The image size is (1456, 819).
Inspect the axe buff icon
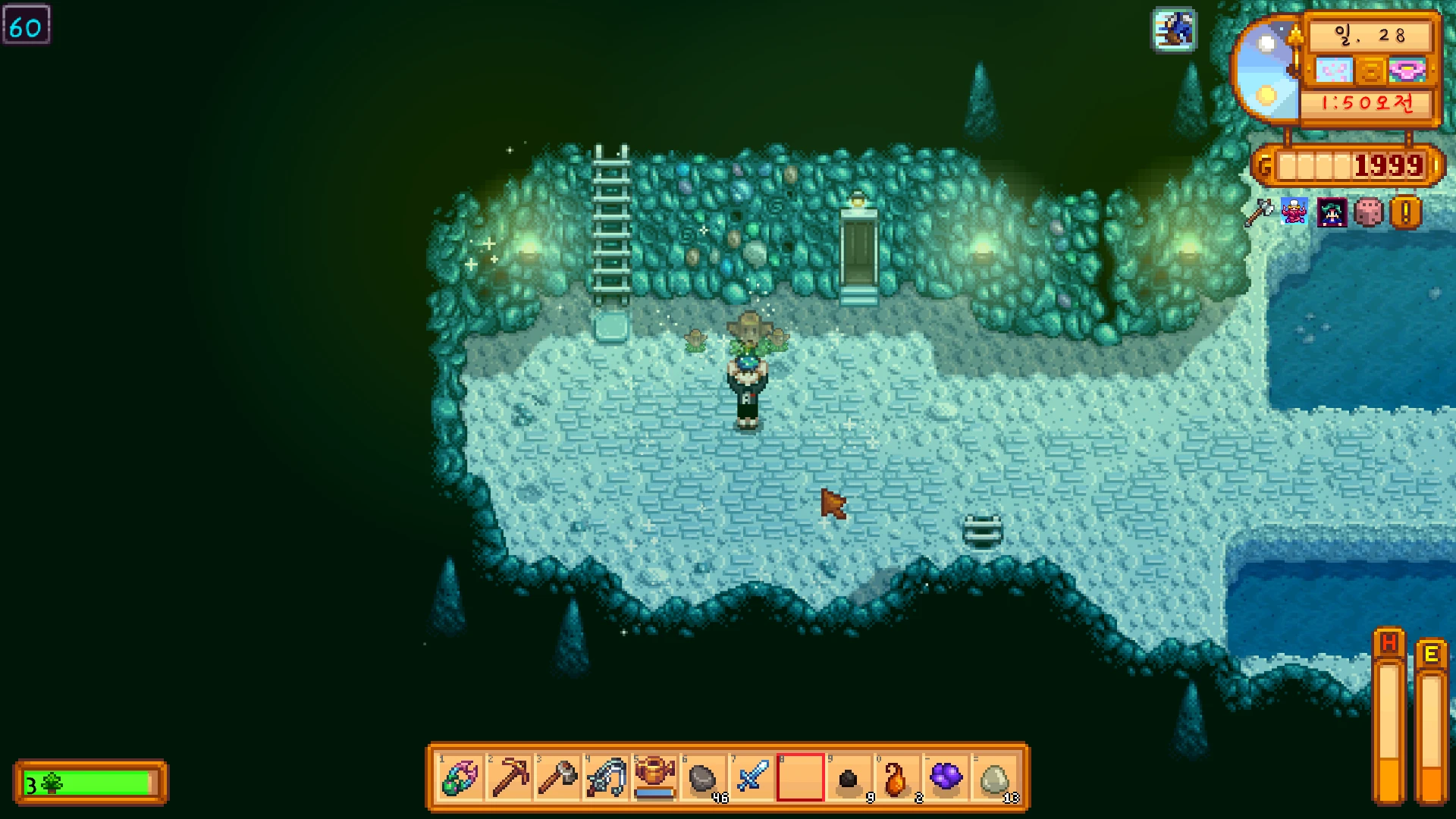pos(1258,212)
